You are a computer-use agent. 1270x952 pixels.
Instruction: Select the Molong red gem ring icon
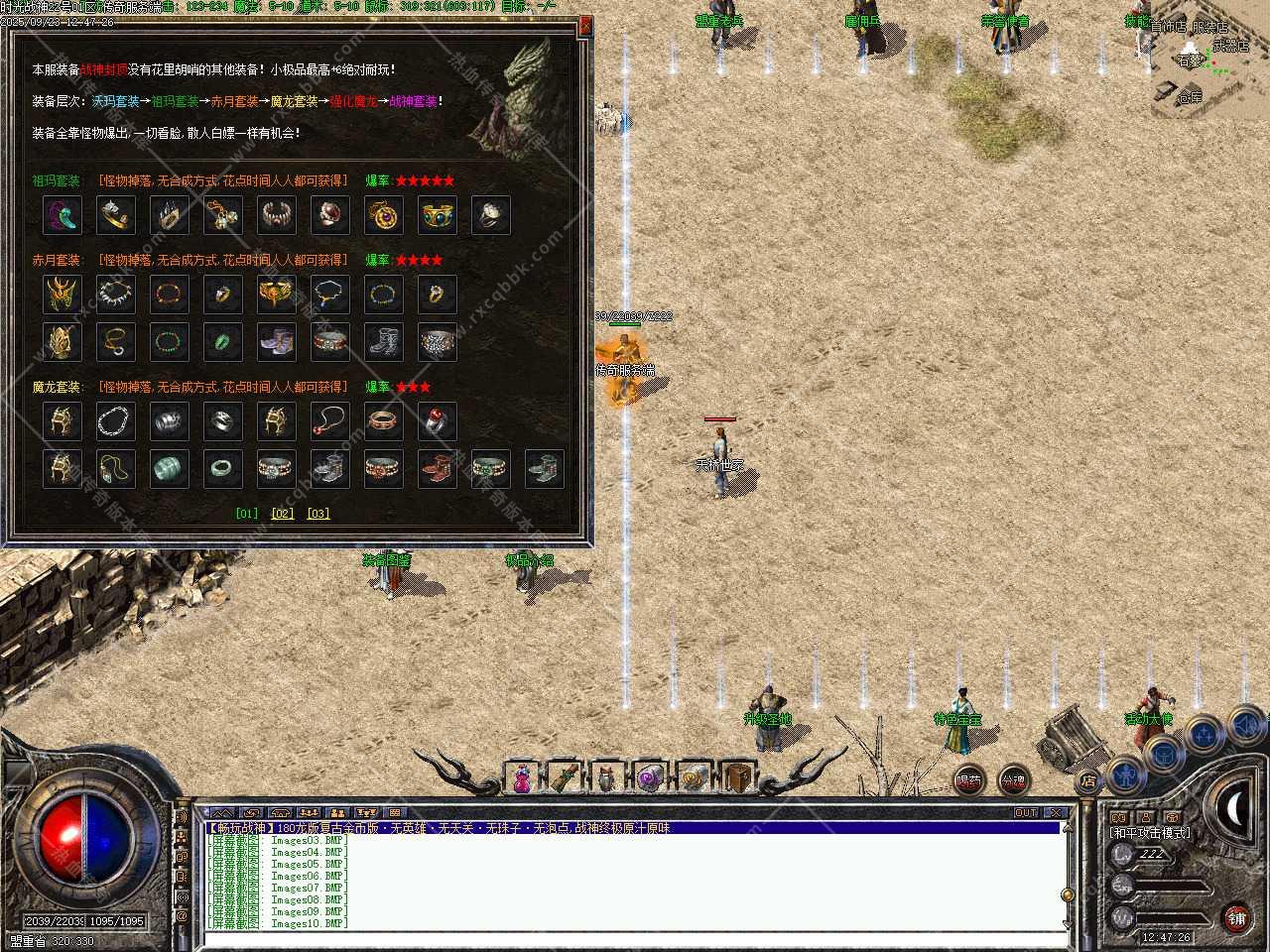438,420
